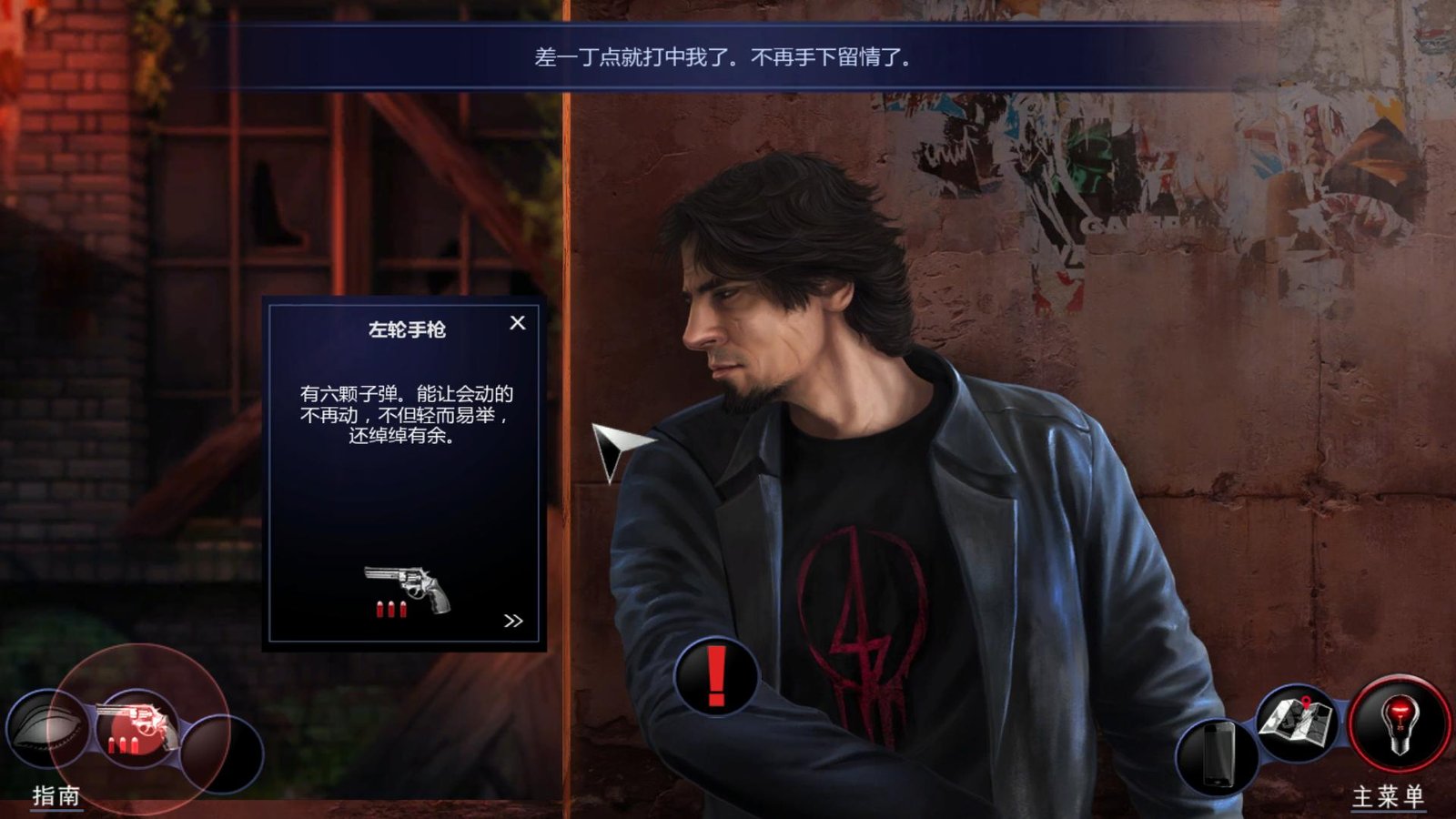Click the red pin on the map icon
The width and height of the screenshot is (1456, 819).
coord(1307,703)
